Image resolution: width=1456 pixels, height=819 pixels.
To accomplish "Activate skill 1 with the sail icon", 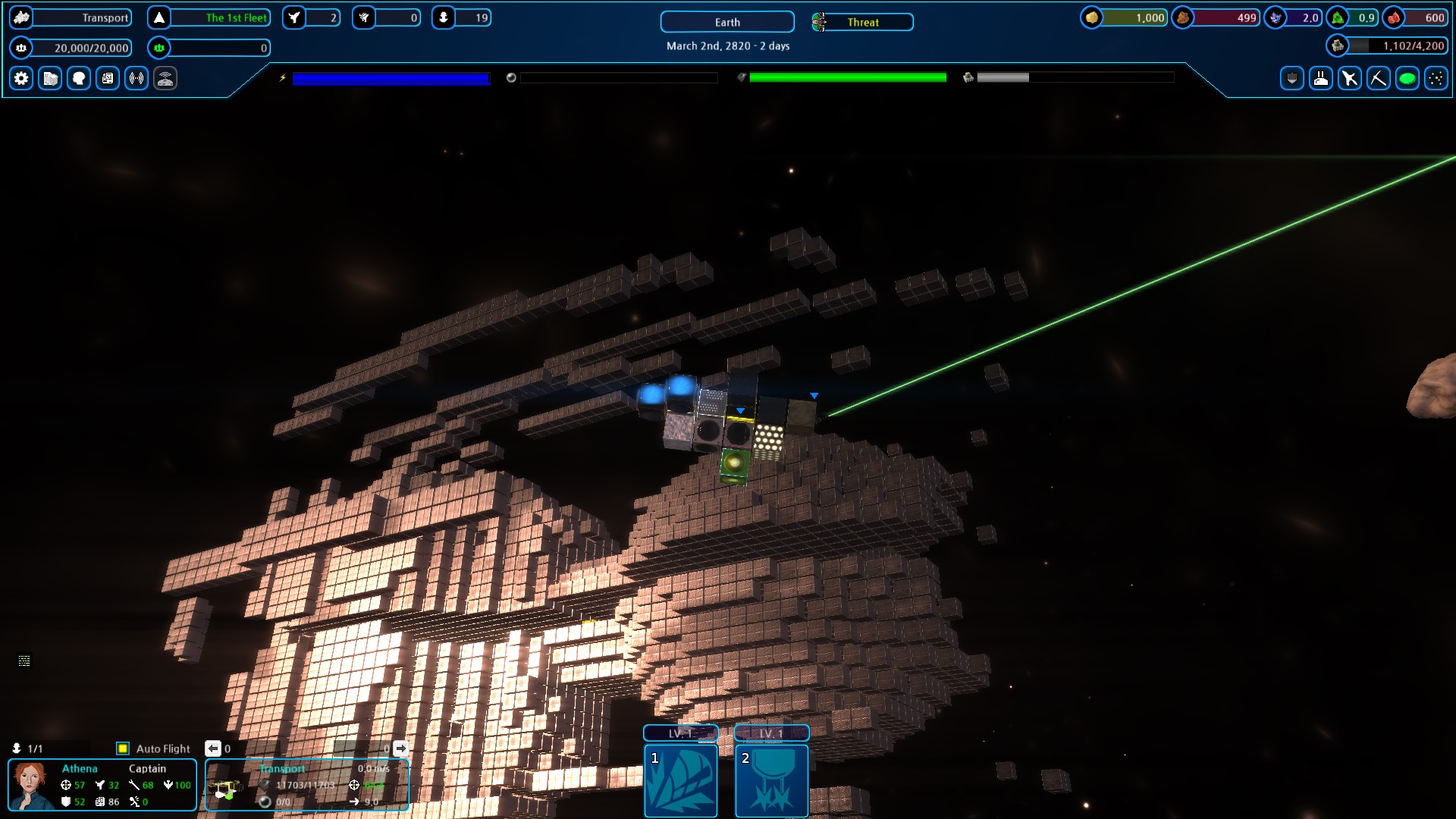I will click(680, 781).
